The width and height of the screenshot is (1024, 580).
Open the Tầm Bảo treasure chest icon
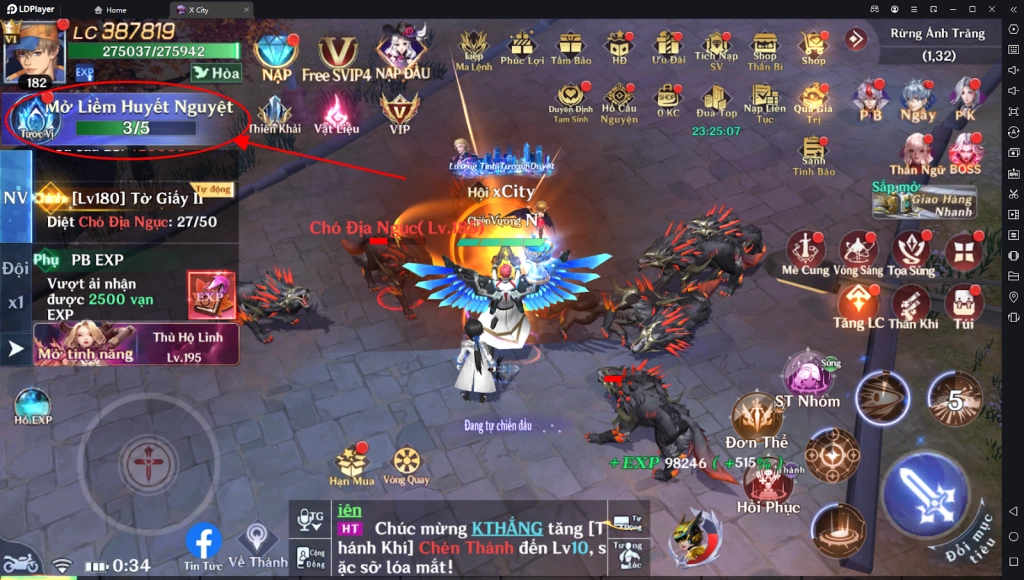click(570, 45)
